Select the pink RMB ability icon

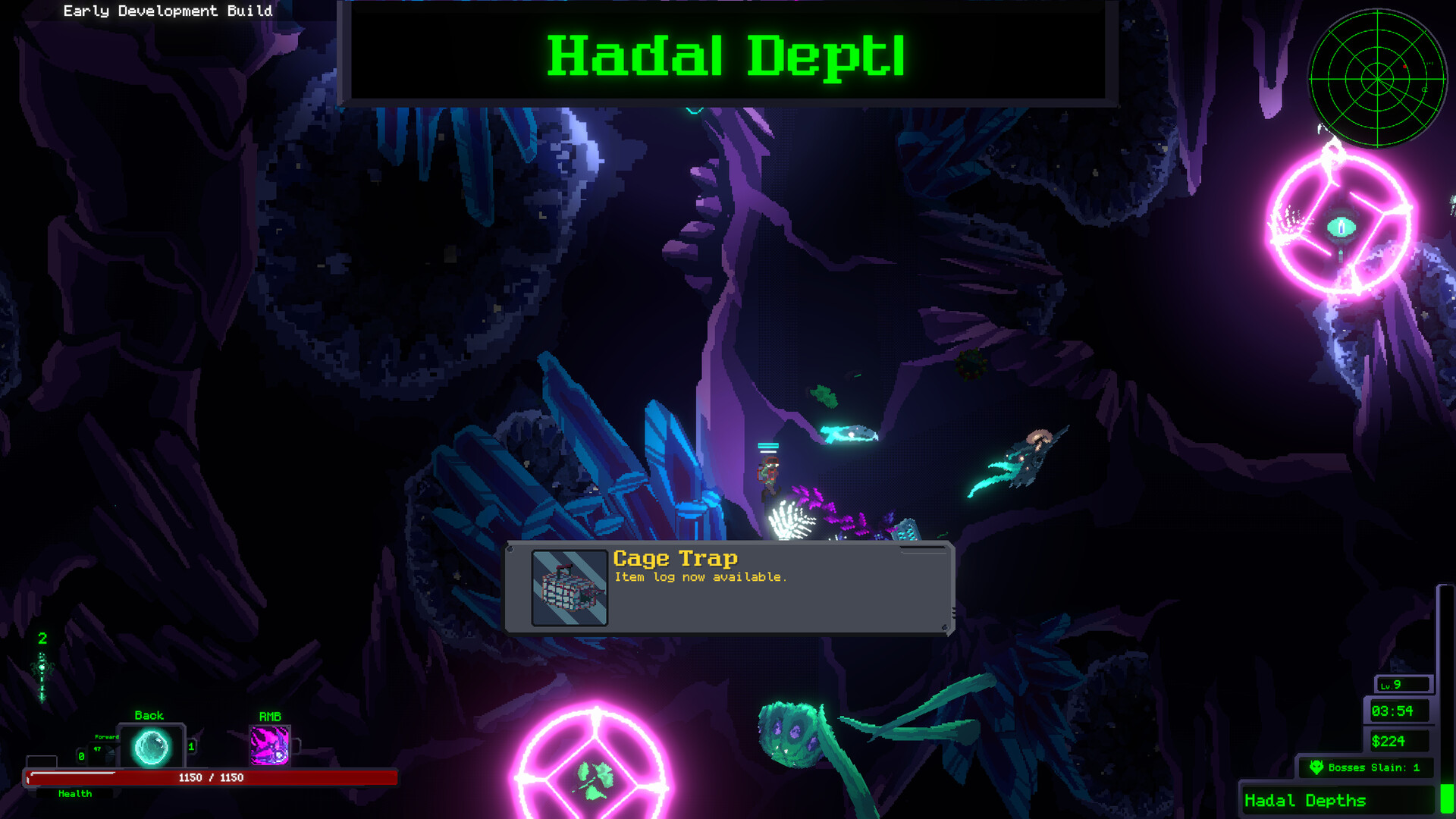(x=271, y=747)
